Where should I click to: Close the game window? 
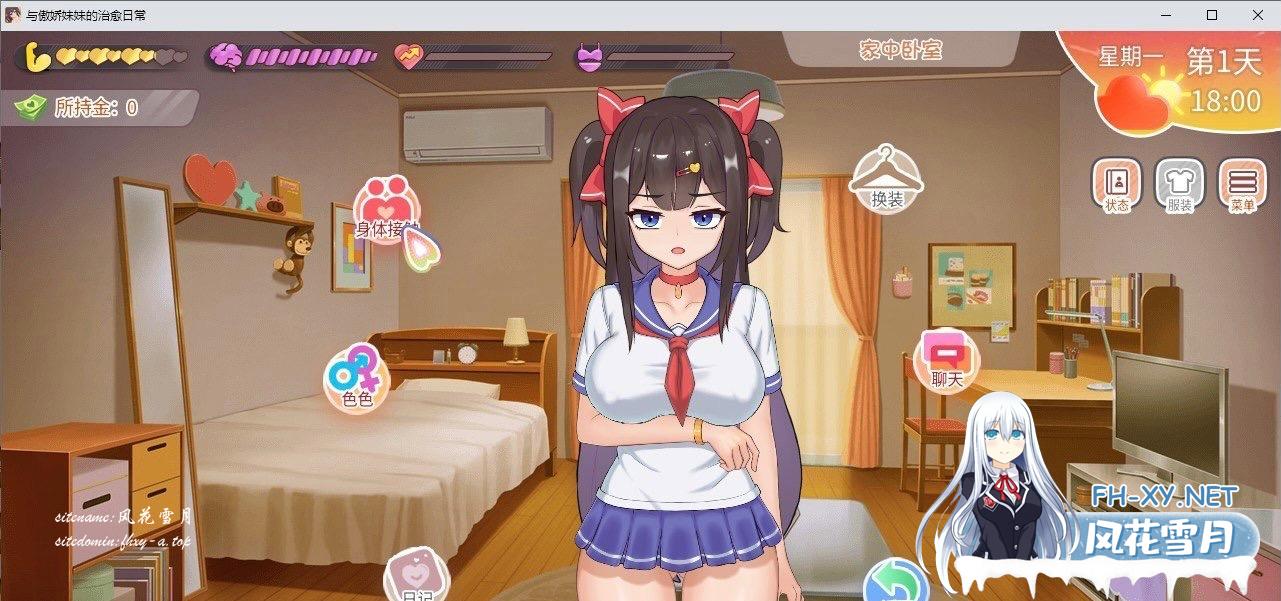point(1257,15)
